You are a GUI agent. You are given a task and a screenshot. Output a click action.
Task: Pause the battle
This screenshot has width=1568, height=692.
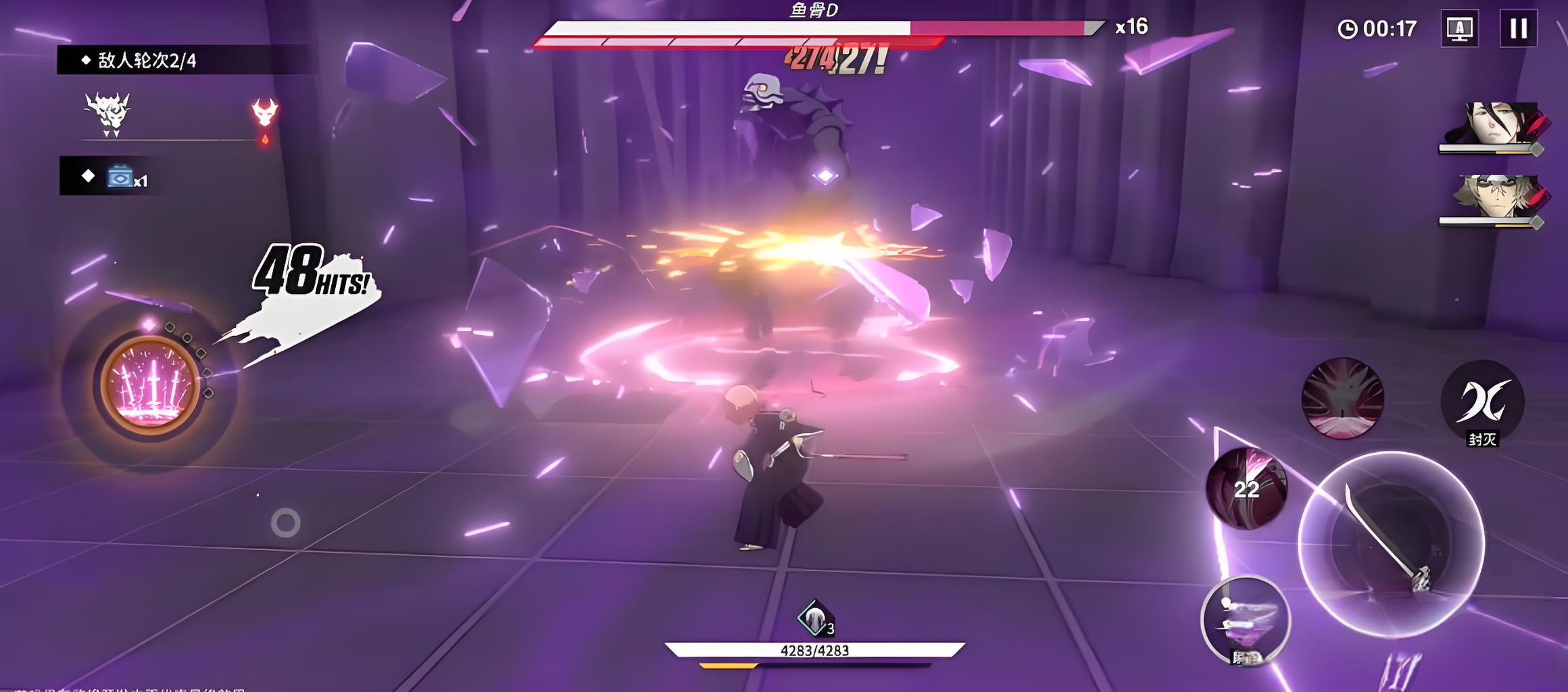pos(1518,28)
